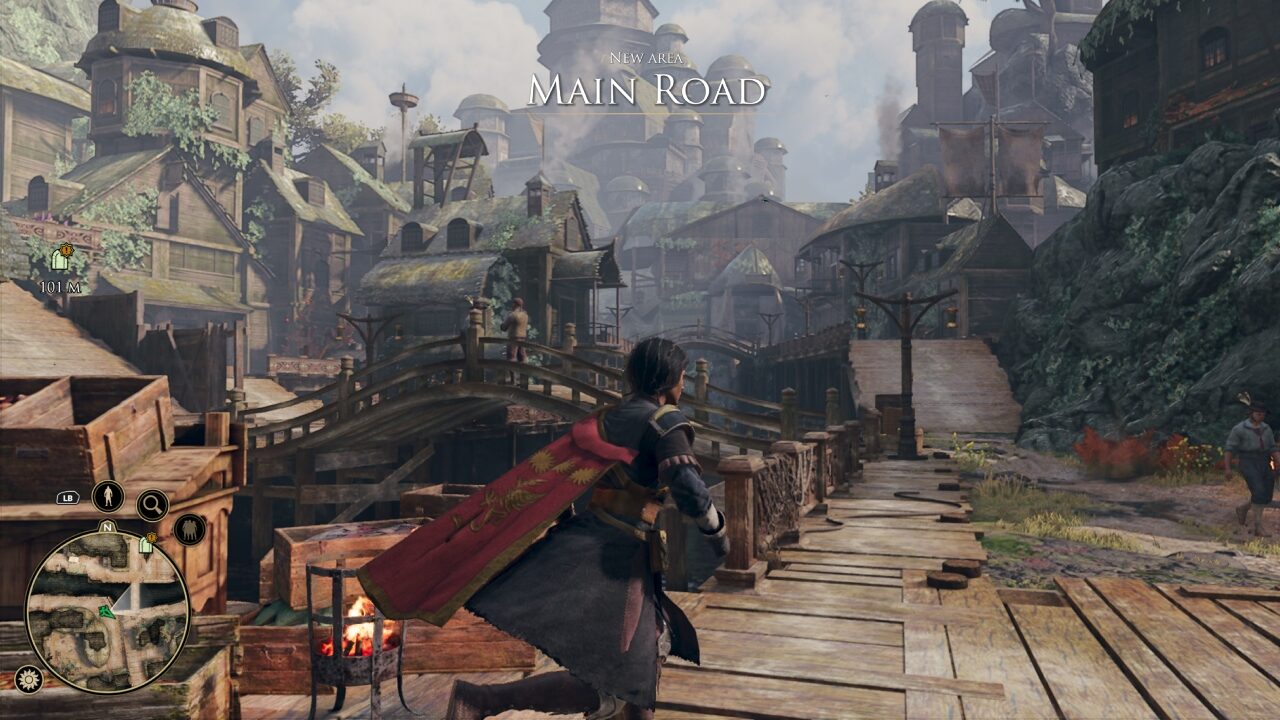Viewport: 1280px width, 720px height.
Task: Activate the magnifying glass search icon
Action: (x=152, y=505)
